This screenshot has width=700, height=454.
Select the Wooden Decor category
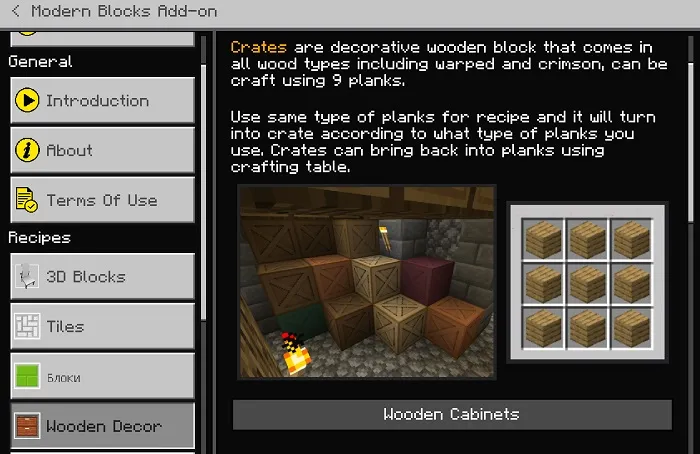pos(102,426)
